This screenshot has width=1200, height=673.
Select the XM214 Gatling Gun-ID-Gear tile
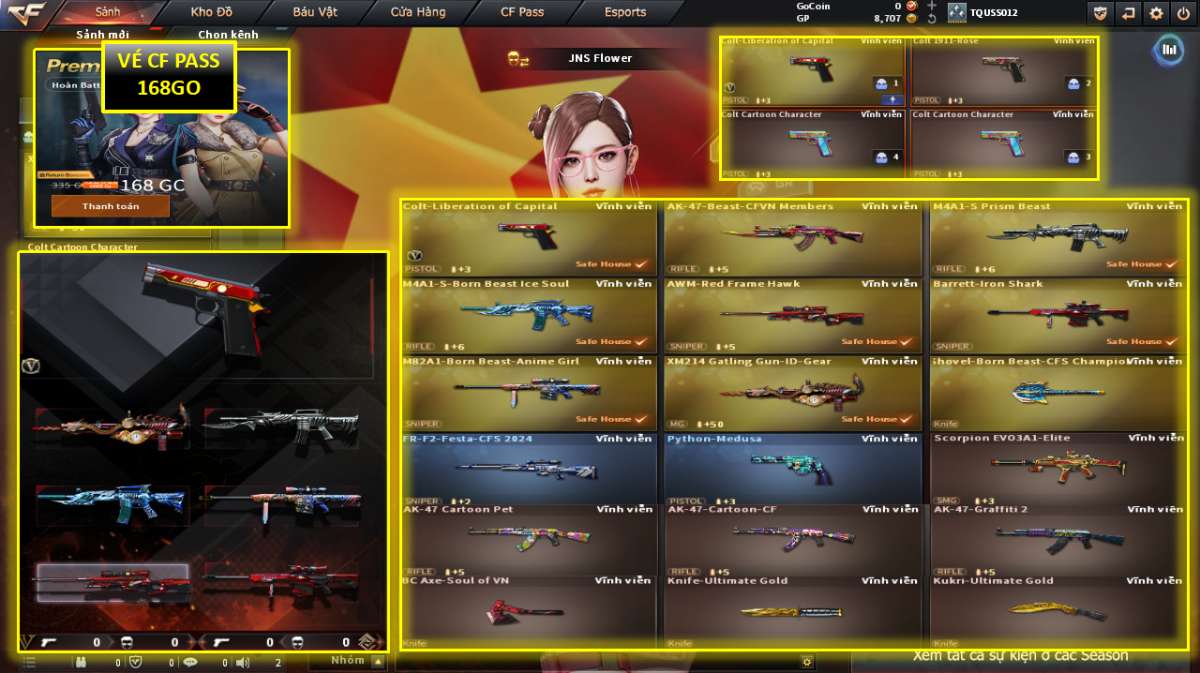tap(792, 392)
